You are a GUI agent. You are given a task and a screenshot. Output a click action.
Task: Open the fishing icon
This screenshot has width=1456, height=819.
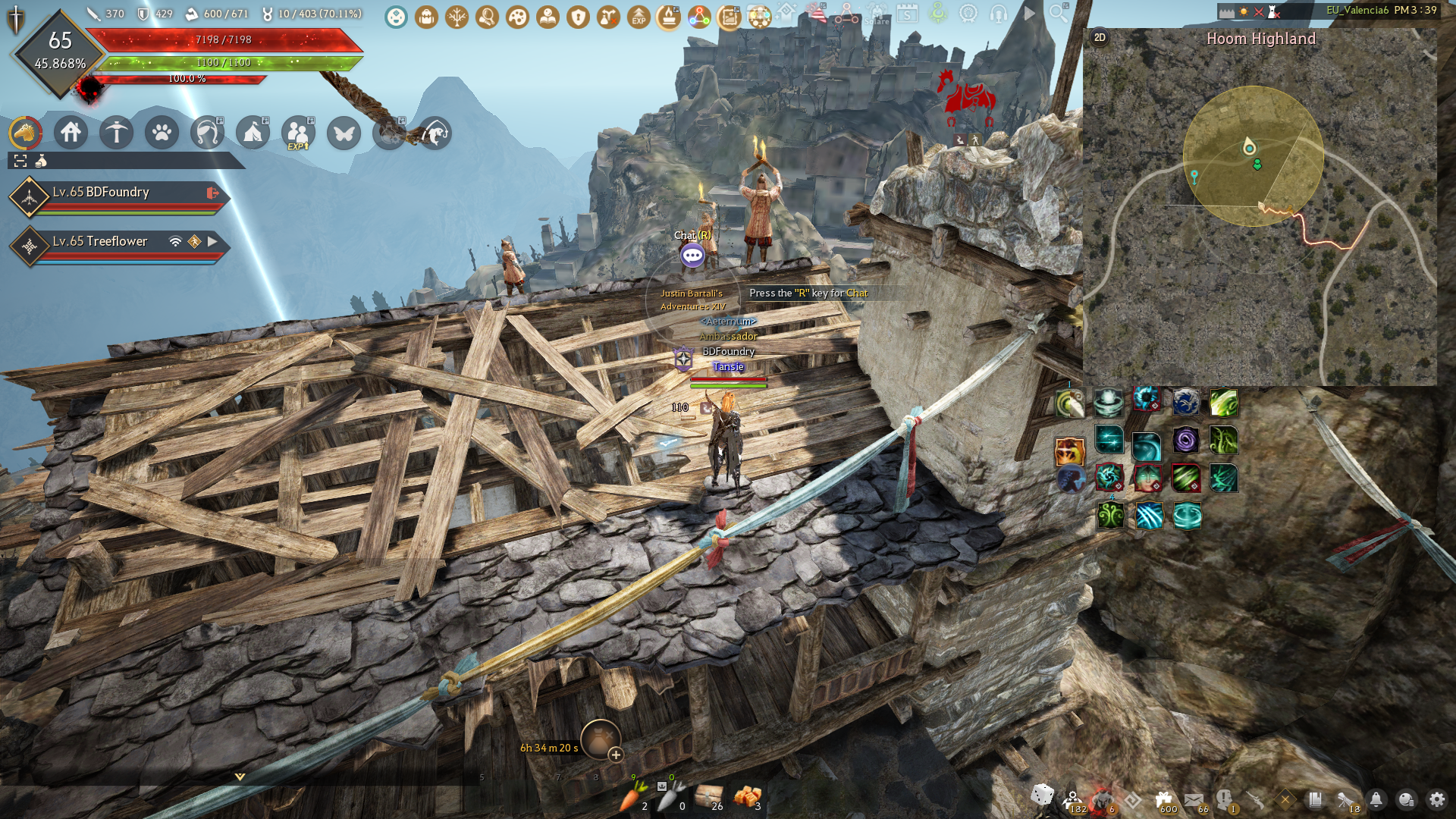(x=435, y=133)
